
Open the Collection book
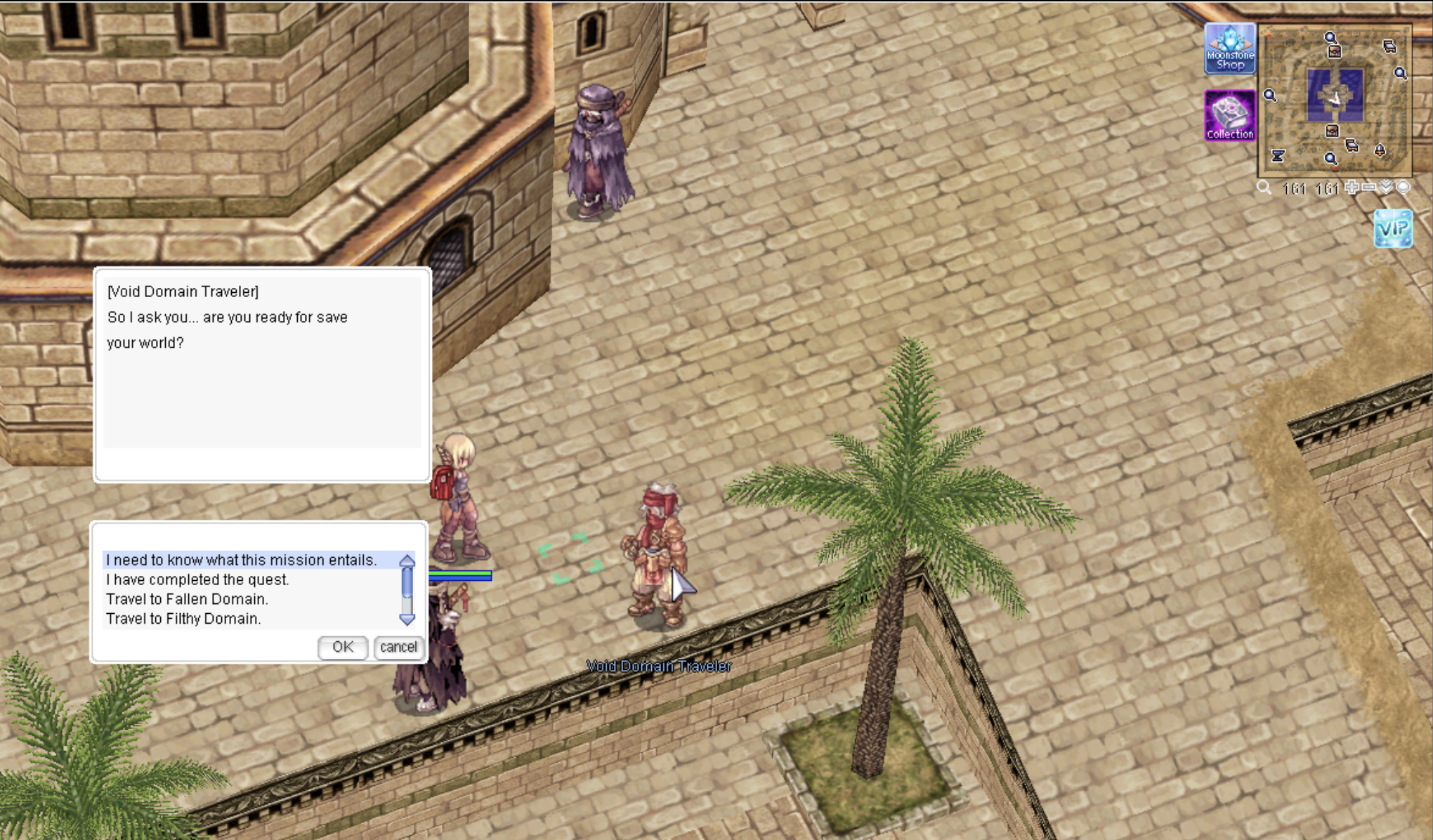[x=1230, y=115]
